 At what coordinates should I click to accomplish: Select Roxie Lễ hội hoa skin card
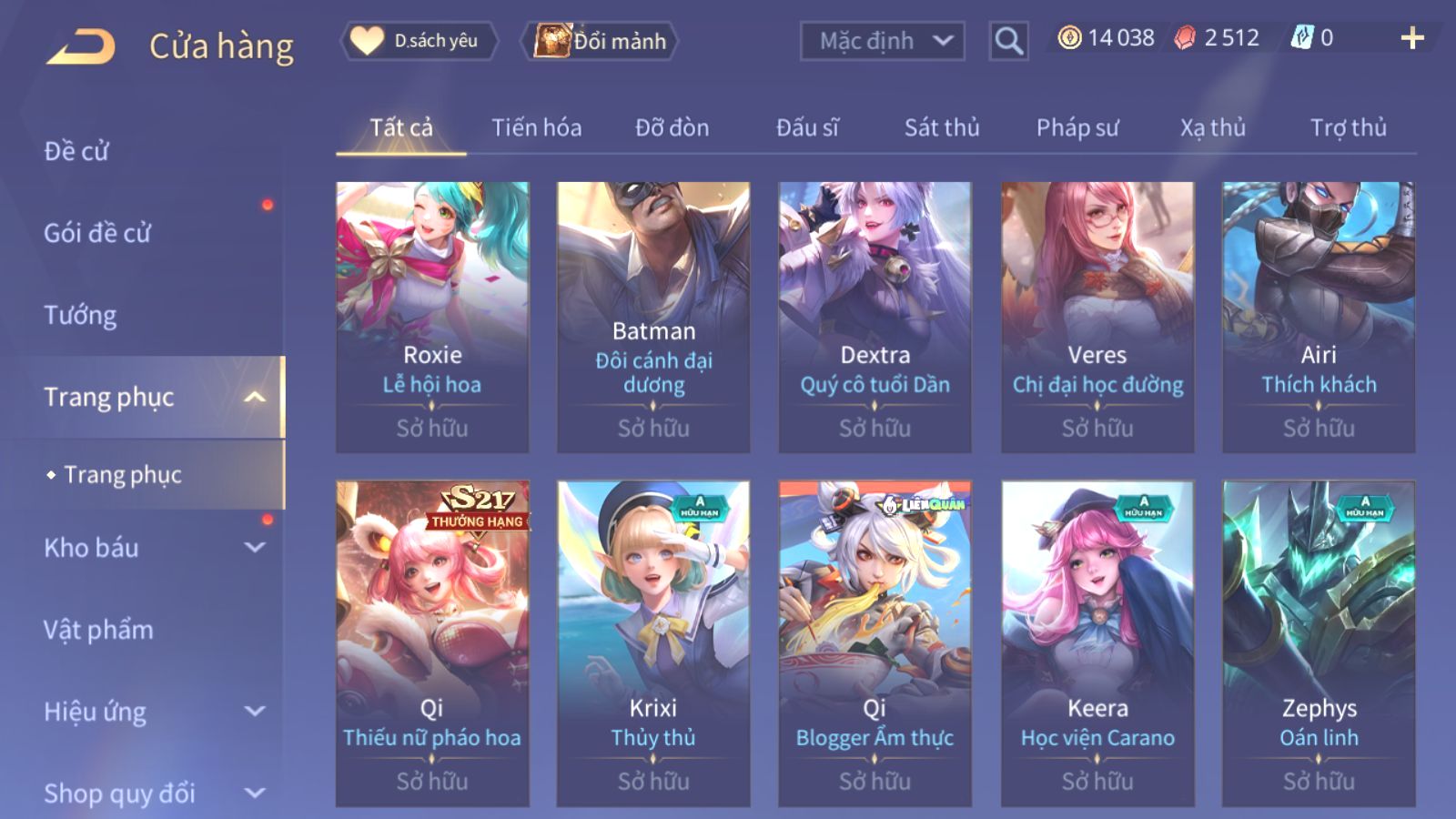(x=432, y=317)
